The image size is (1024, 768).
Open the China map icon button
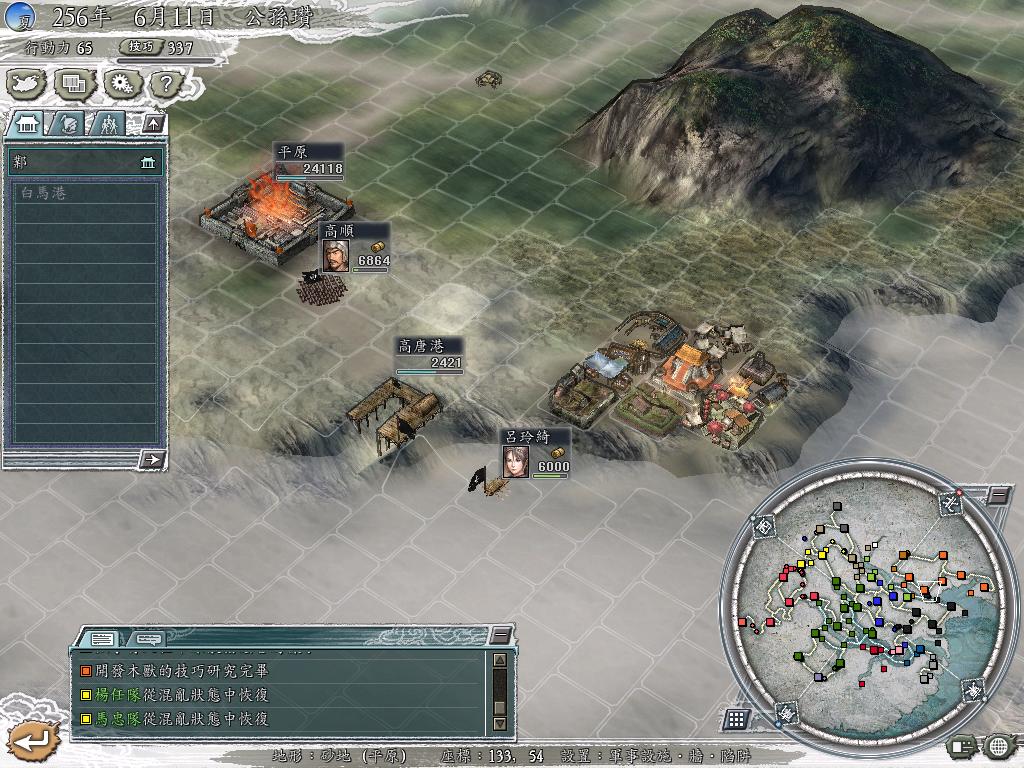click(28, 83)
